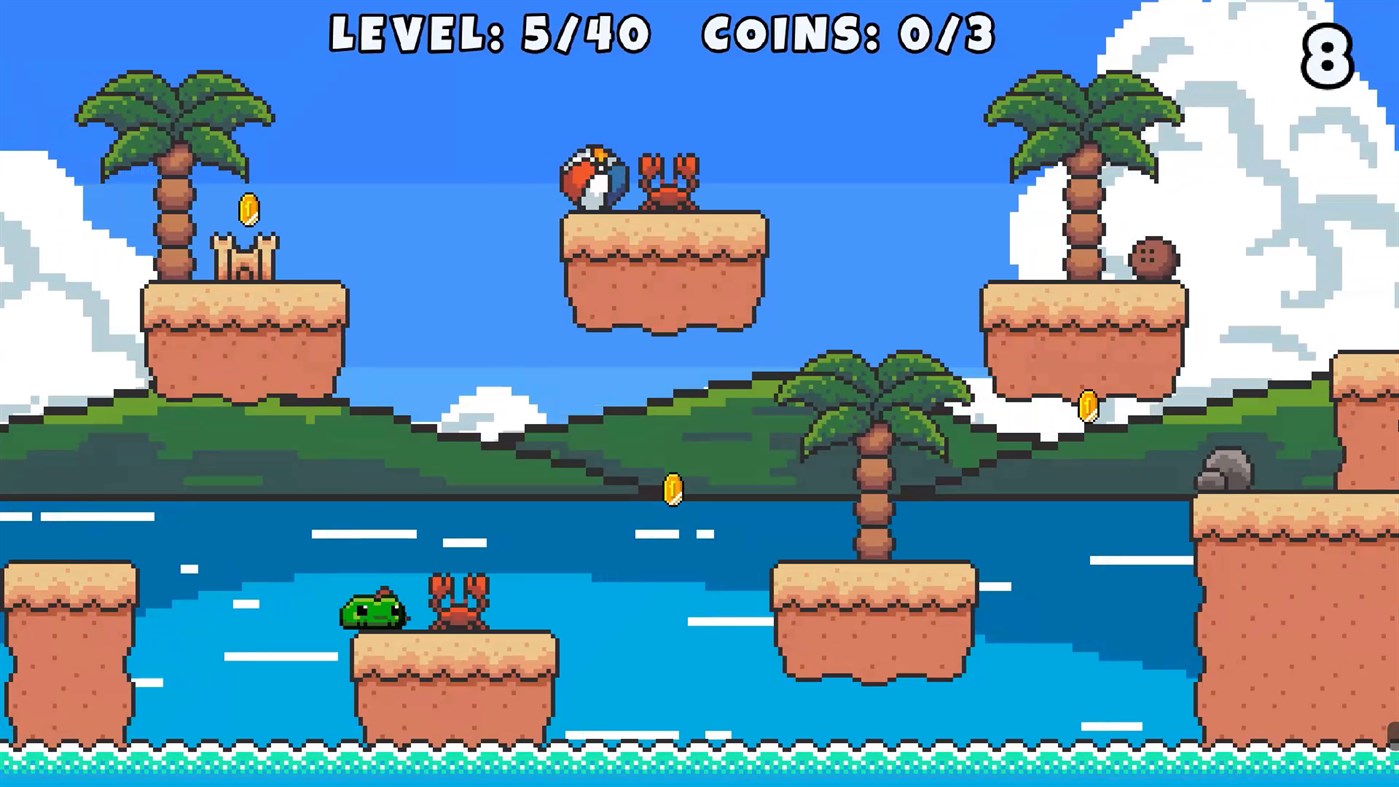1399x787 pixels.
Task: Click the LEVEL: 5/40 counter text
Action: [489, 34]
